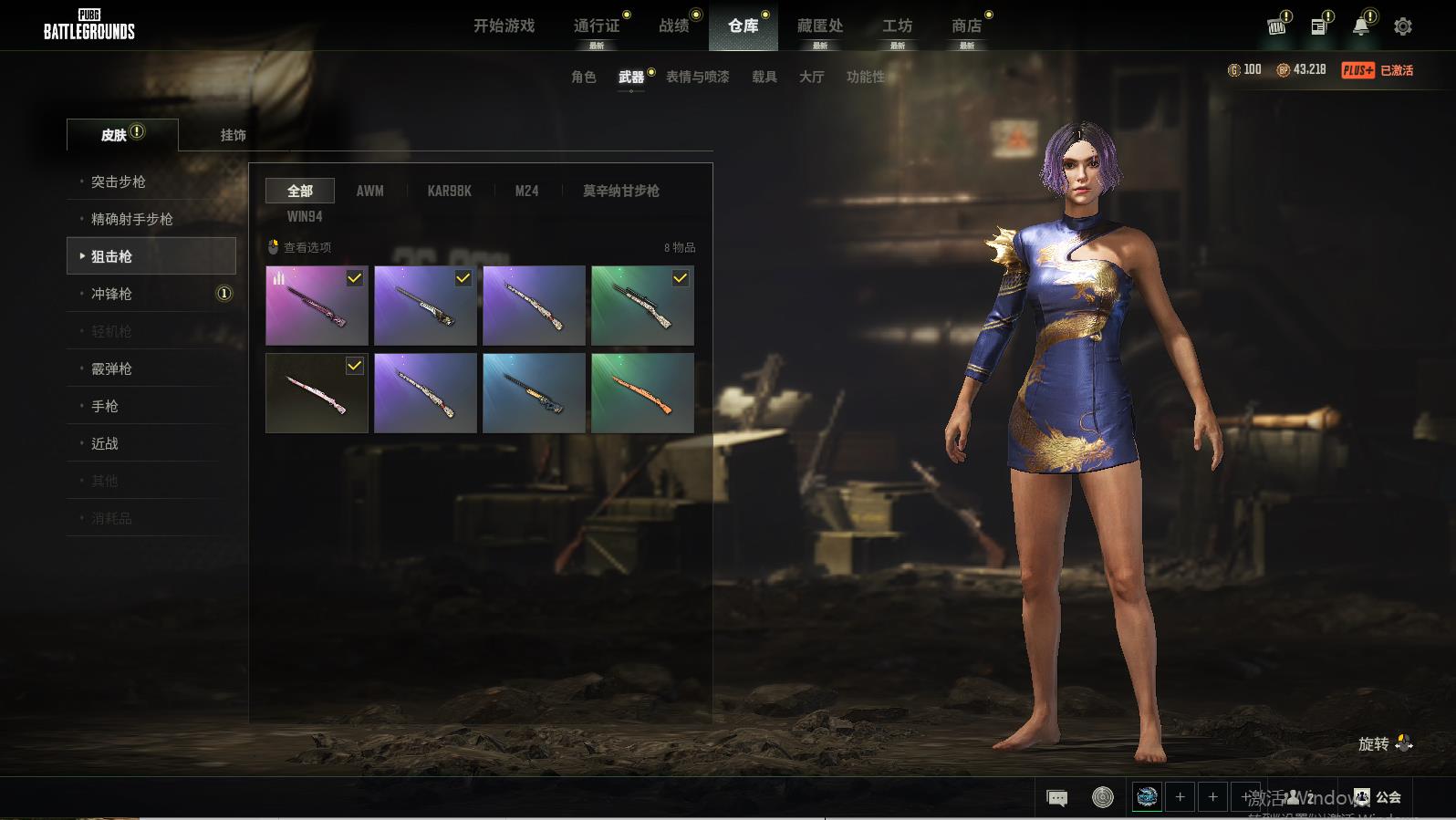Select the orange rifle skin thumbnail

(642, 393)
